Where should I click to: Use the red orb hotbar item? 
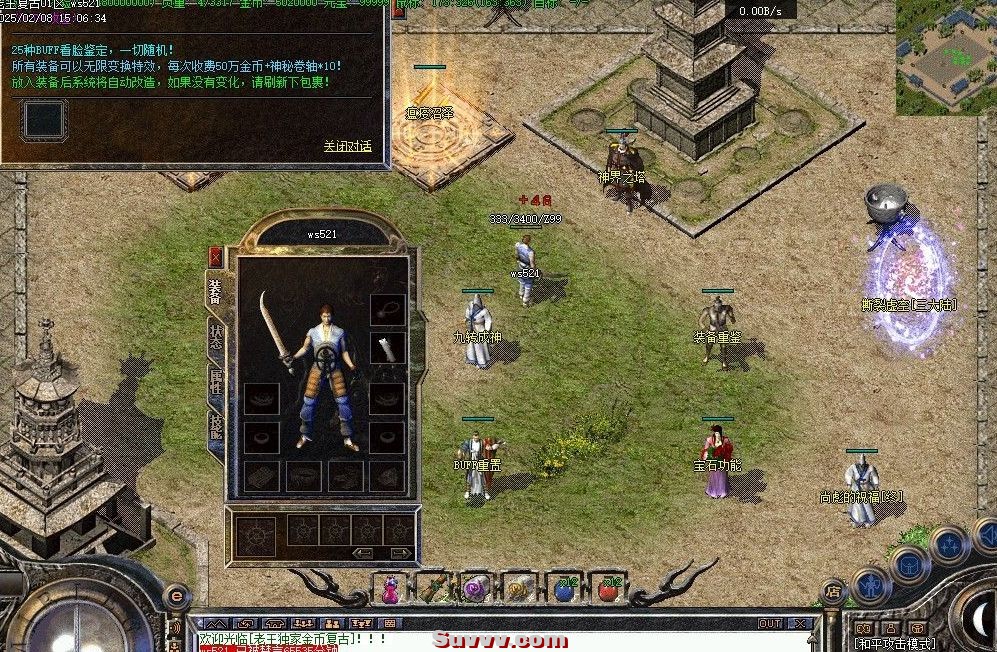pyautogui.click(x=607, y=587)
